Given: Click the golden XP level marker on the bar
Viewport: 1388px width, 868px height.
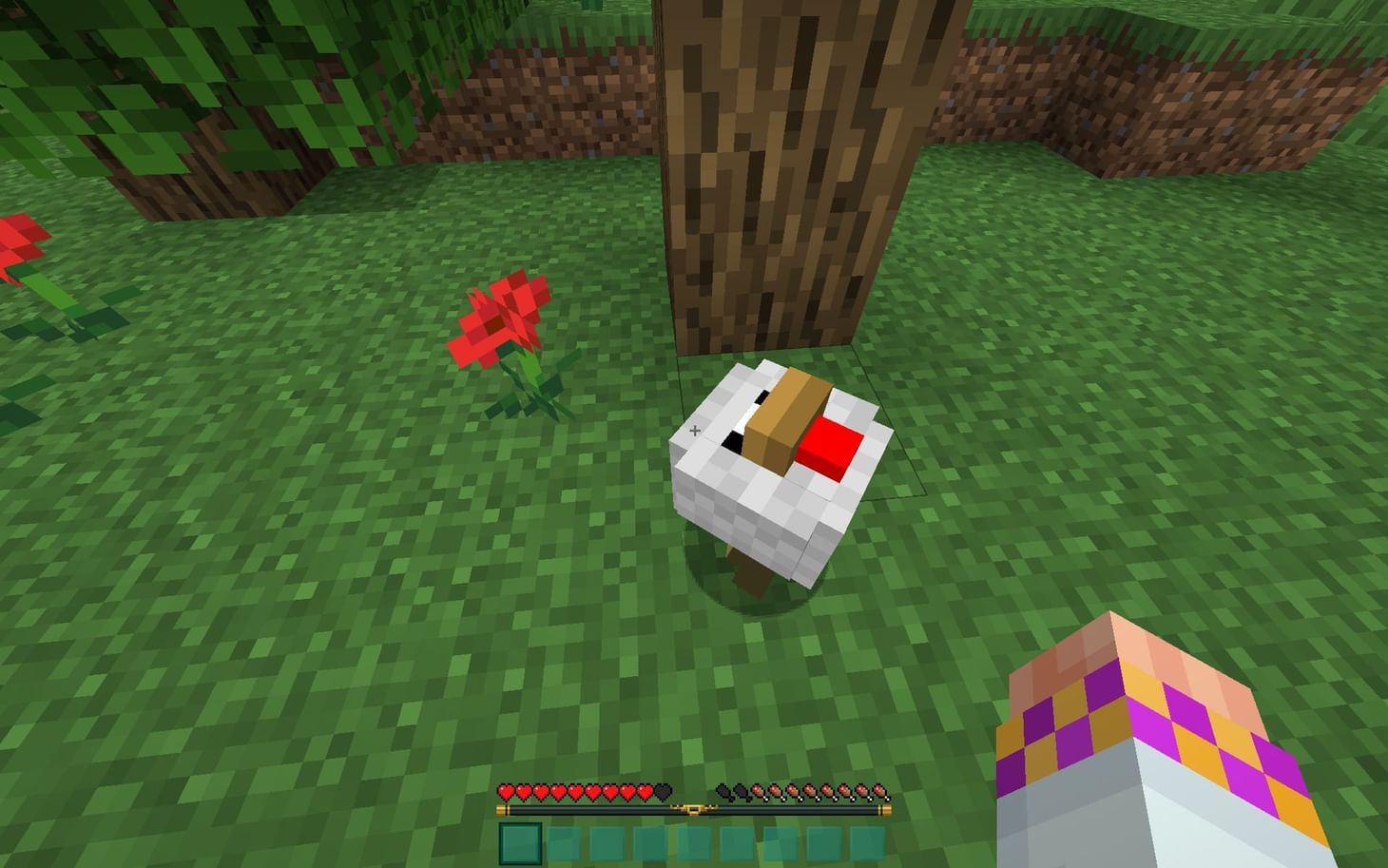Looking at the screenshot, I should pyautogui.click(x=695, y=808).
